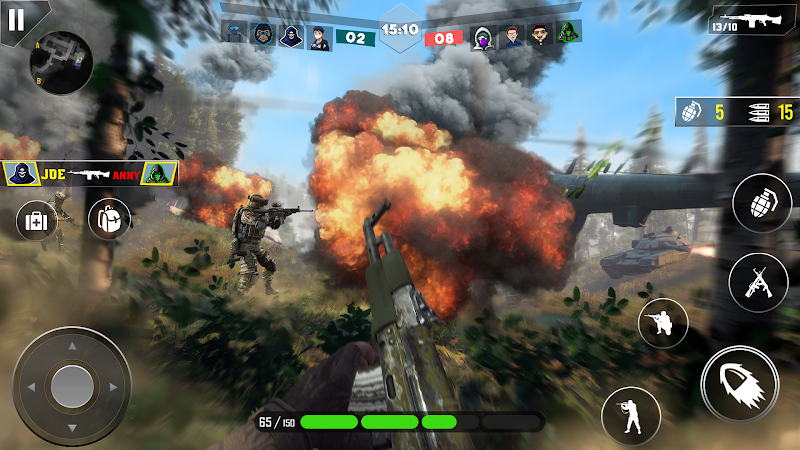Pause the game with the pause button
The width and height of the screenshot is (800, 450).
point(15,18)
